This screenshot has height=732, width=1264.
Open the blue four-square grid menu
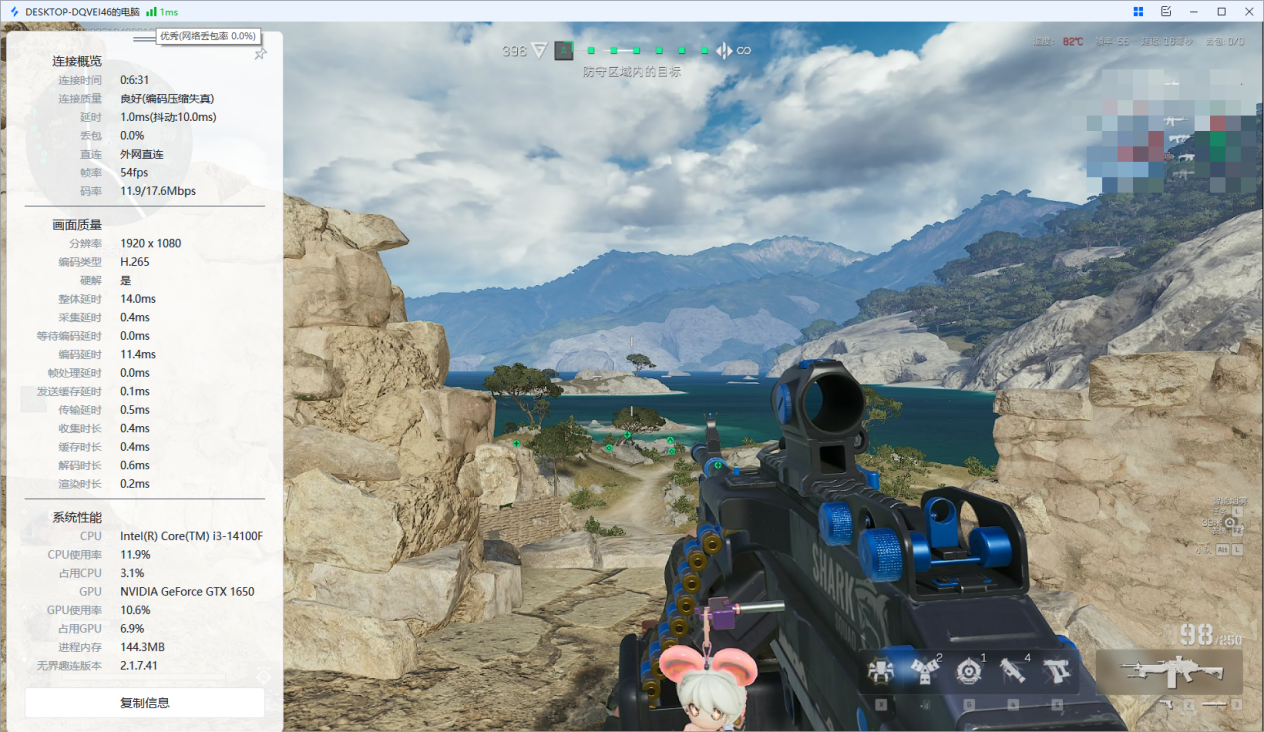[1138, 11]
